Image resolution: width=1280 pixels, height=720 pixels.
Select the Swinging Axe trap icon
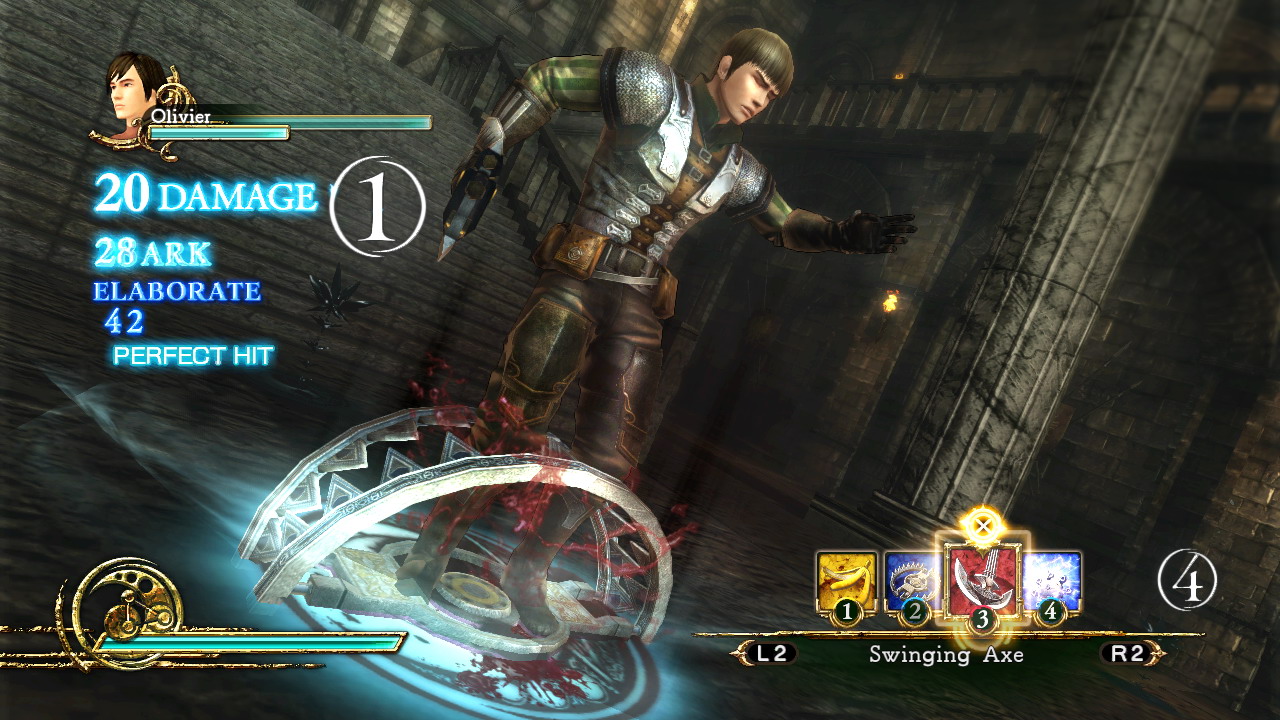click(983, 578)
